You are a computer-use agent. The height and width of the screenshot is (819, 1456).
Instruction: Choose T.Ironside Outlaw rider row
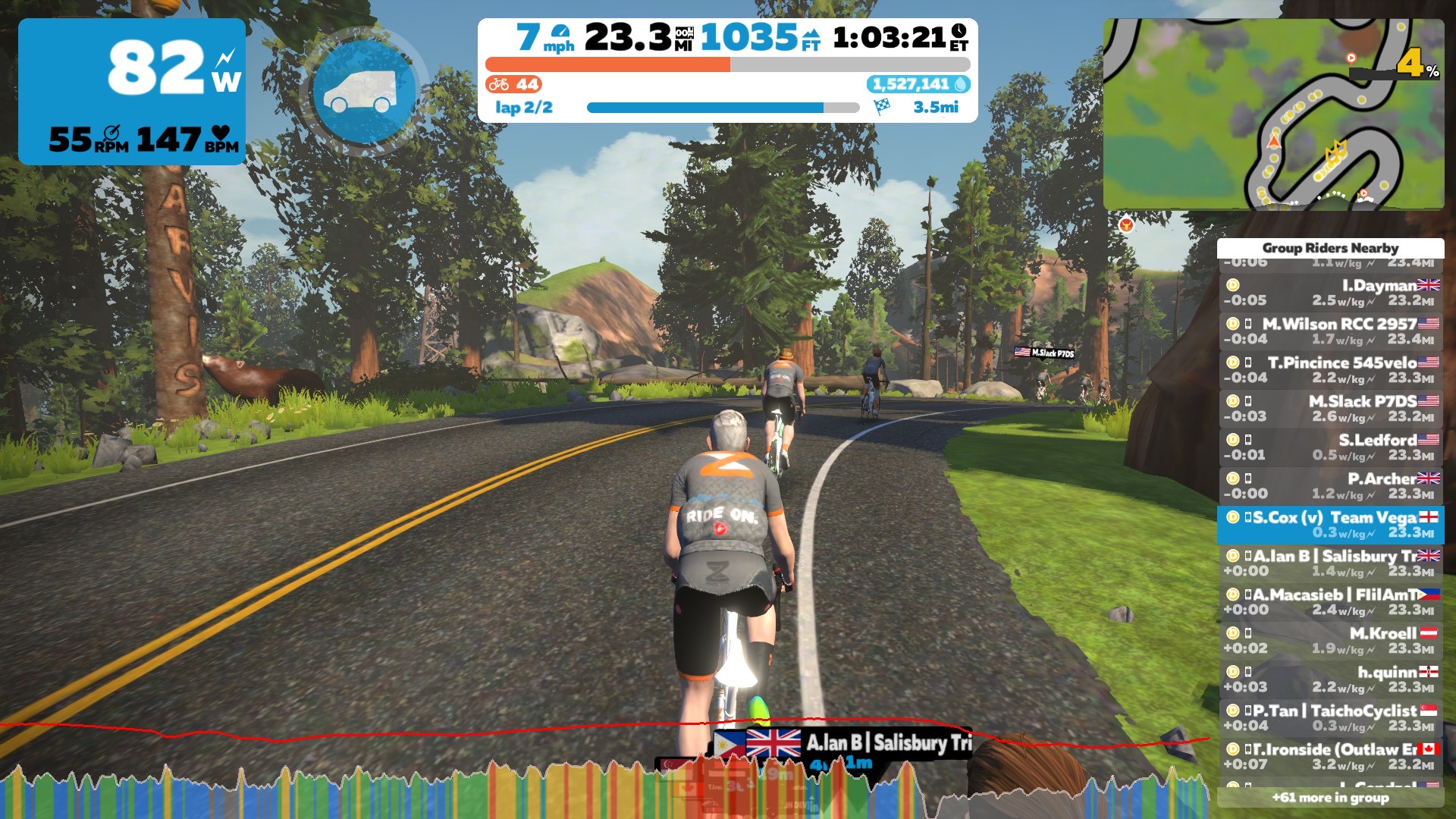click(1330, 757)
